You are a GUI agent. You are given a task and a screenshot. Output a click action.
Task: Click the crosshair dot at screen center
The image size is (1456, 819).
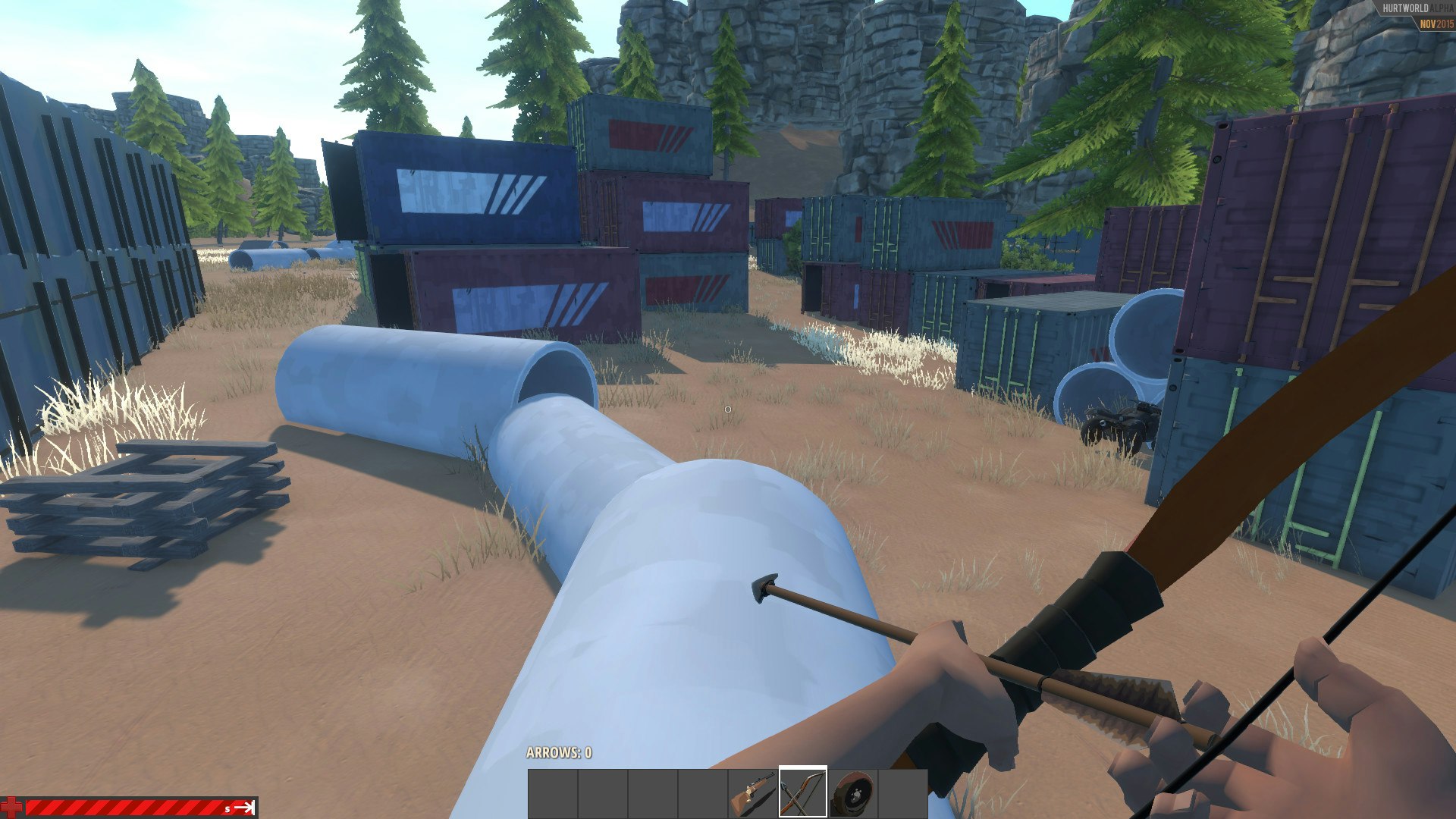click(x=728, y=409)
